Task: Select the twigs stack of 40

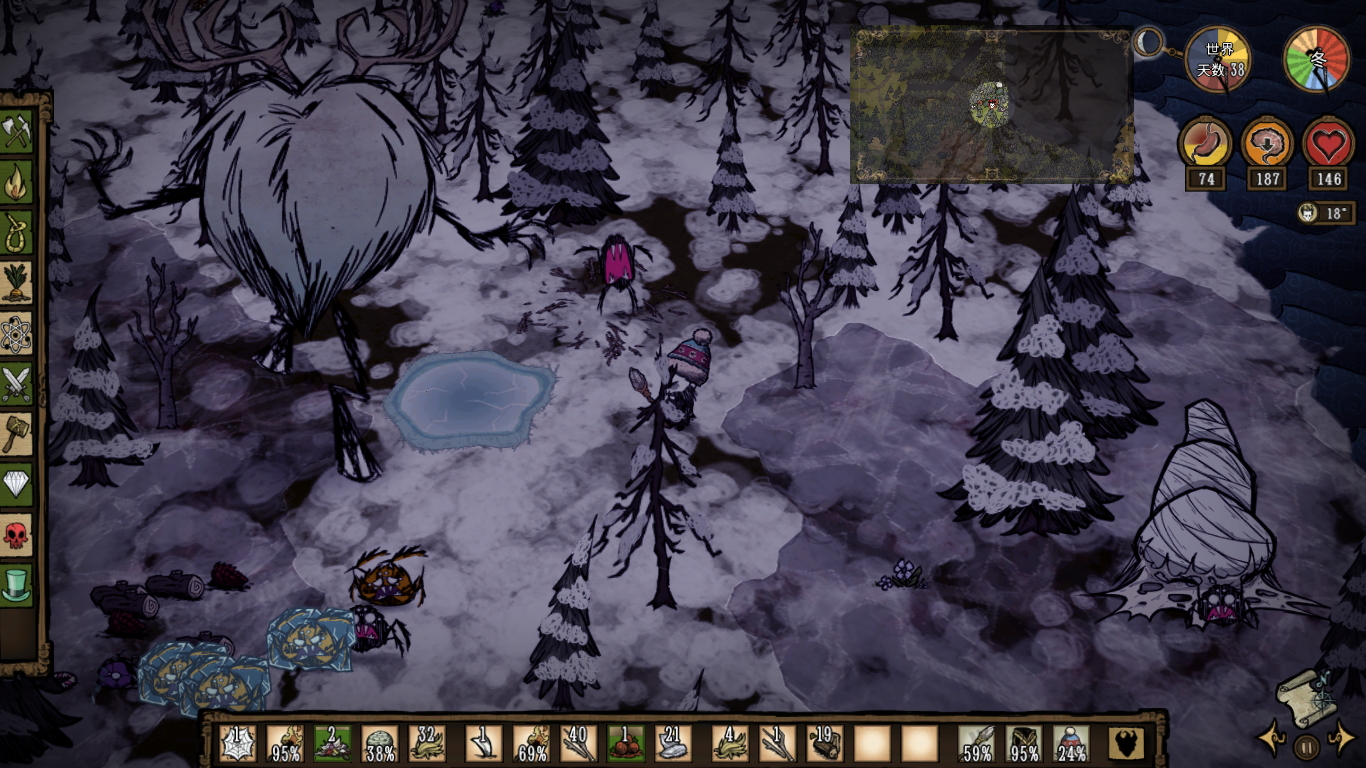Action: (x=579, y=743)
